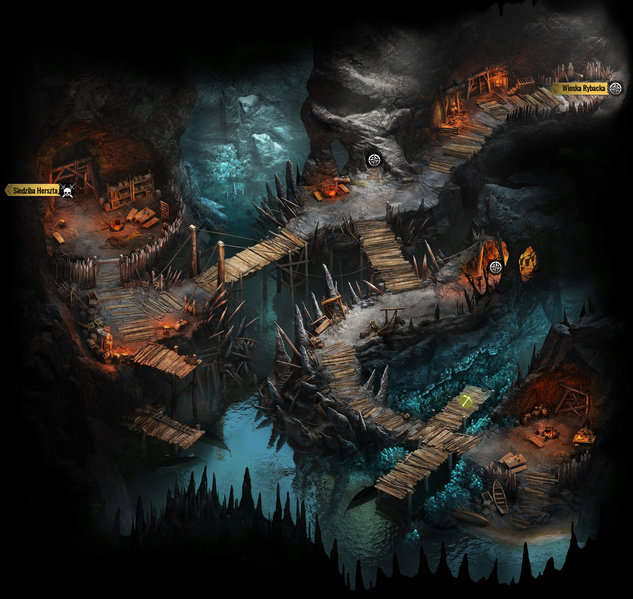Choose the round marker beside glowing orange doorway
Image resolution: width=633 pixels, height=599 pixels.
pos(495,266)
